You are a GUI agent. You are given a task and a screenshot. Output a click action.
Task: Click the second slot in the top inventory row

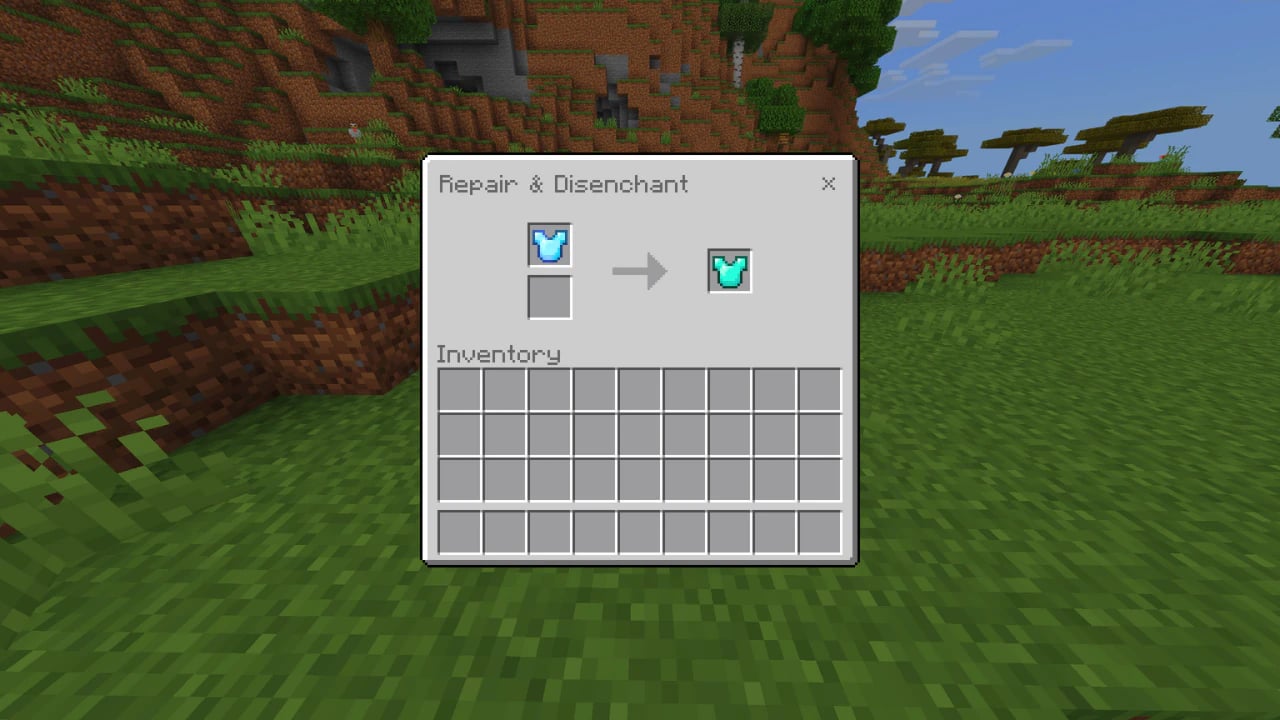pos(503,390)
